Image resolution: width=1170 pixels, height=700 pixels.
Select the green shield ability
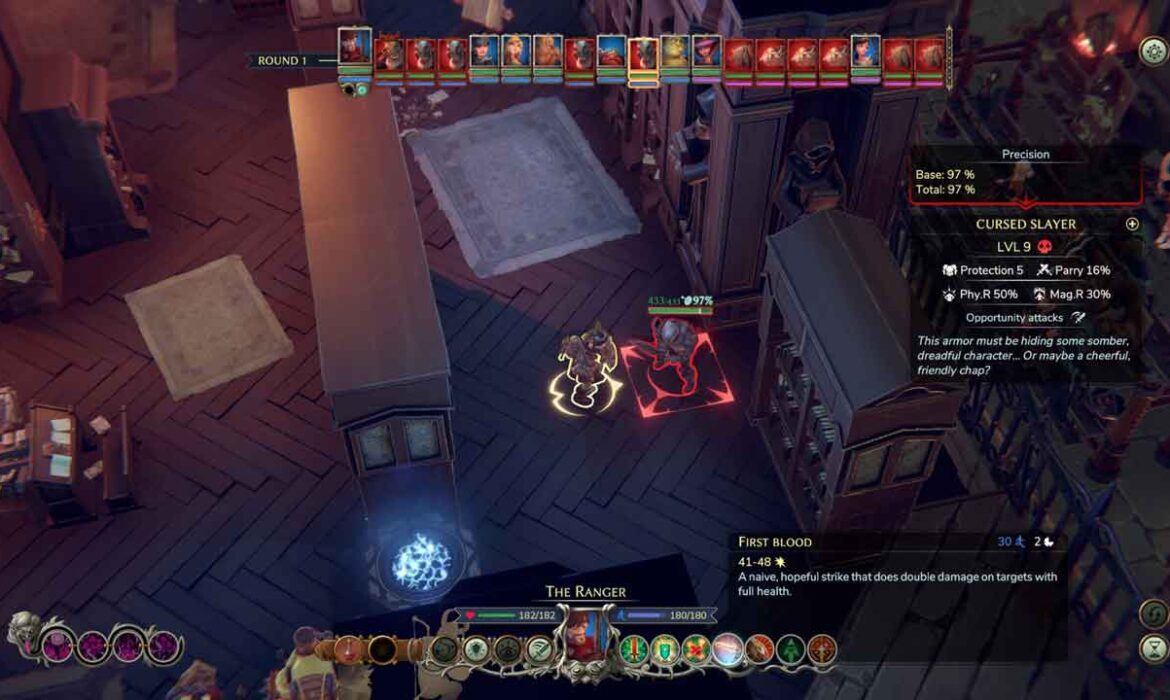(x=664, y=649)
